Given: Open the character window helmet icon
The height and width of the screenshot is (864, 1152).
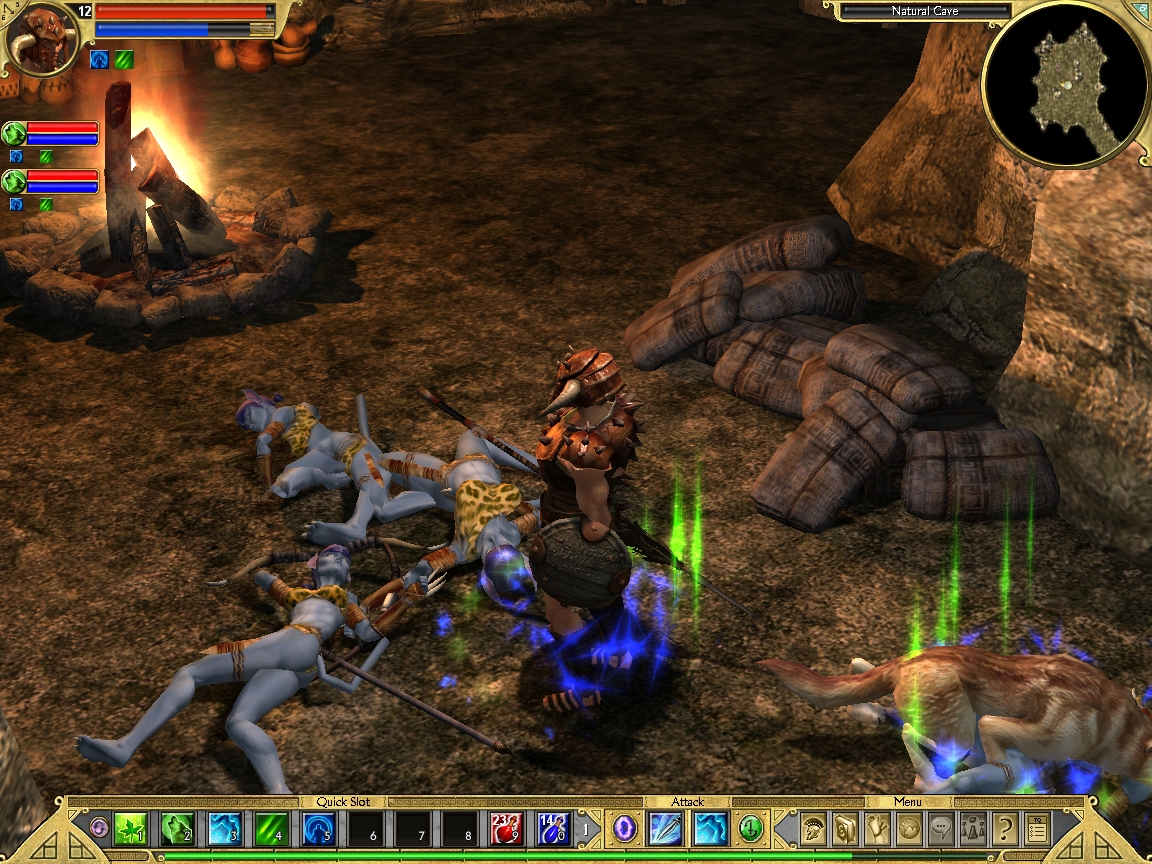Looking at the screenshot, I should click(x=813, y=828).
